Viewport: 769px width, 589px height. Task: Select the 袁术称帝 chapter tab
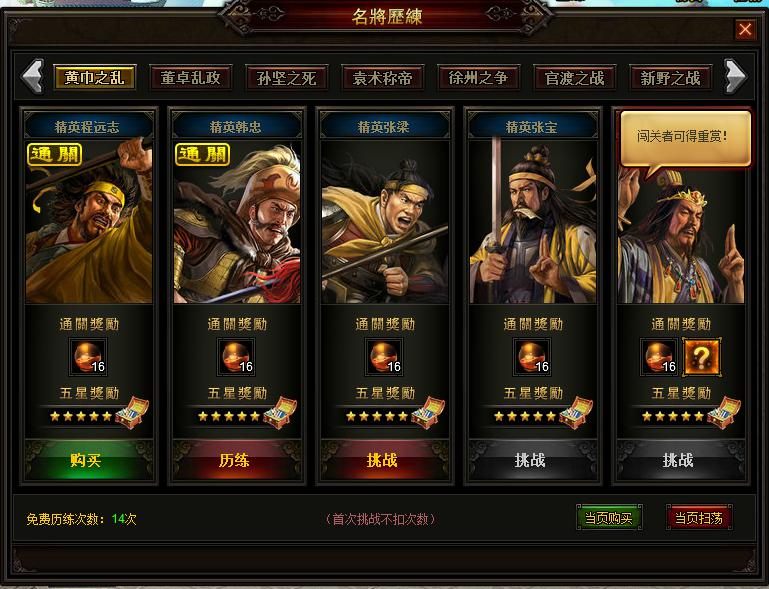pyautogui.click(x=382, y=78)
